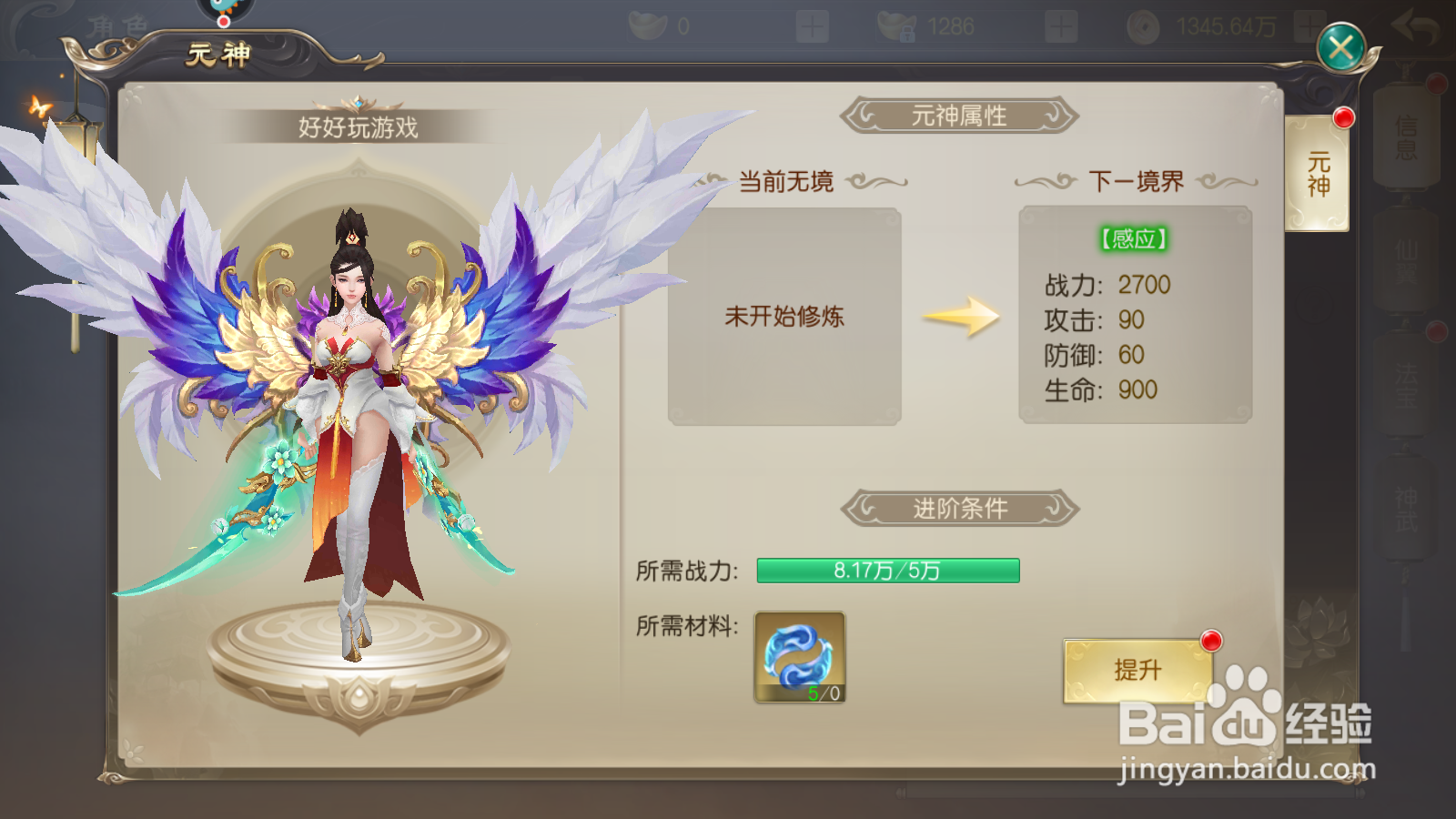Close the 元神 window
The width and height of the screenshot is (1456, 819).
(1339, 45)
